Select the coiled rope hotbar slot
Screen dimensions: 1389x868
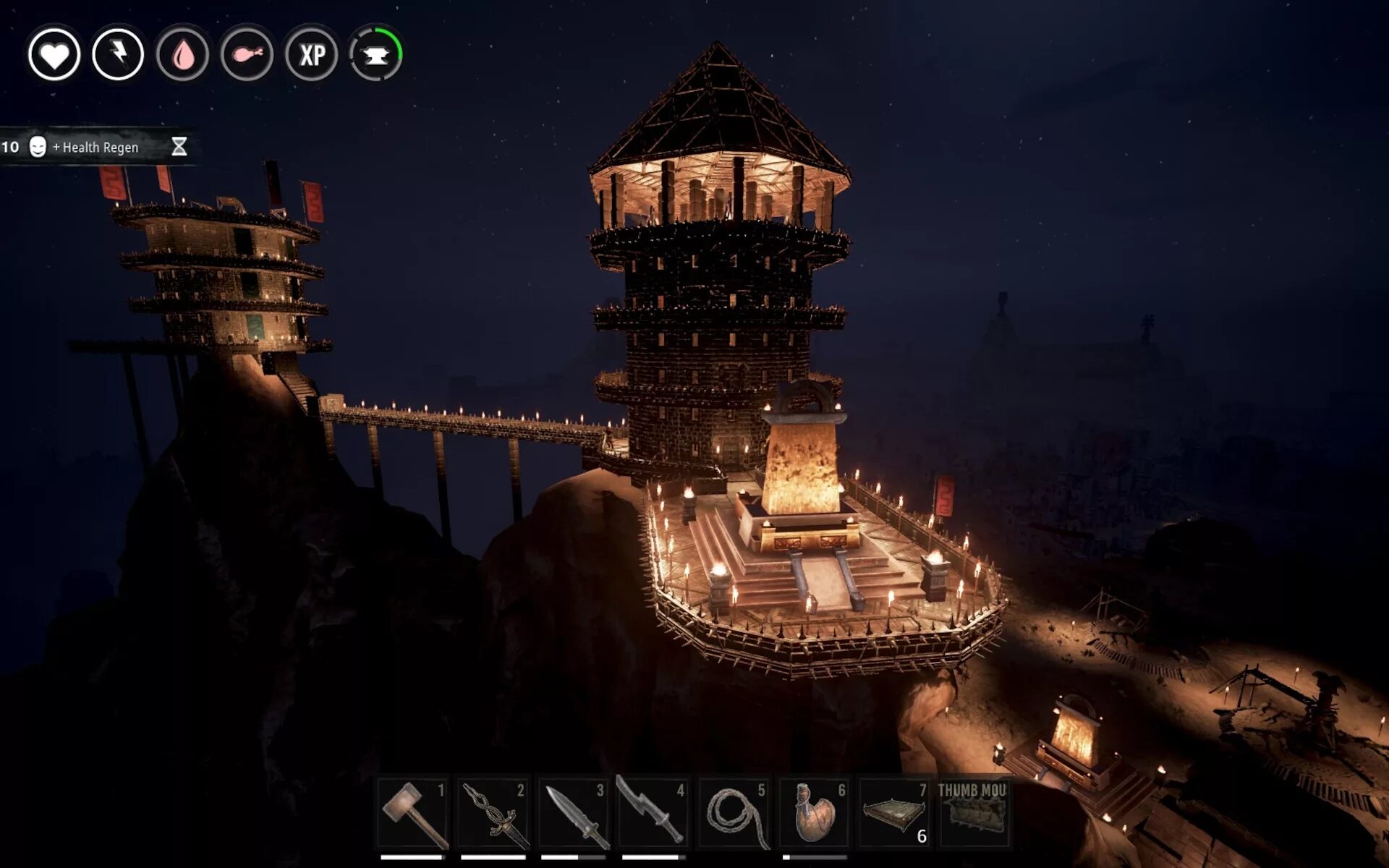734,814
